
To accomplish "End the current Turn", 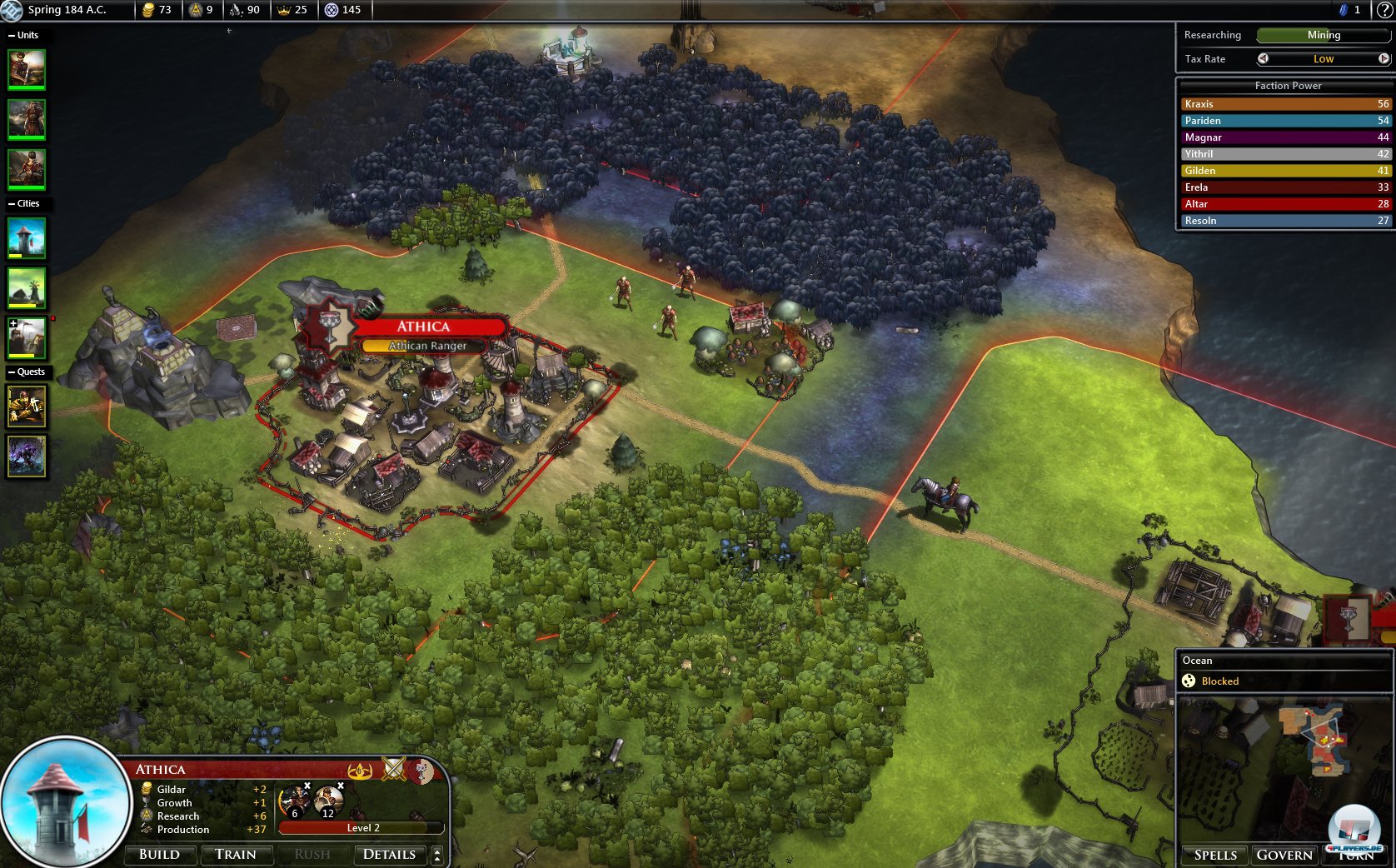I will 1357,856.
